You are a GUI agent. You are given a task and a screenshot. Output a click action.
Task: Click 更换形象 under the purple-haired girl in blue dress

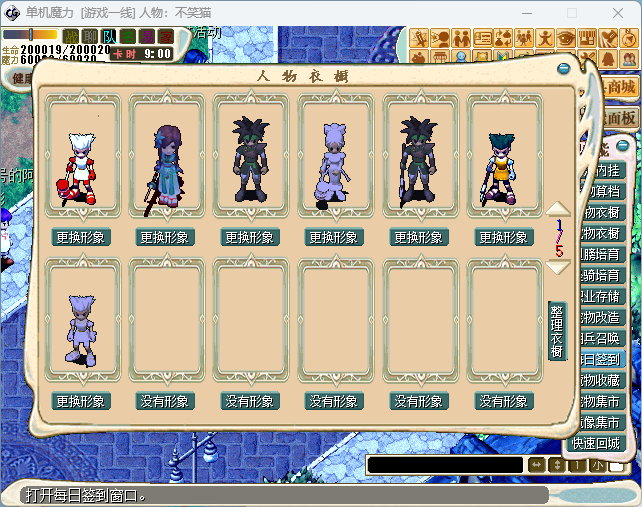[x=165, y=238]
